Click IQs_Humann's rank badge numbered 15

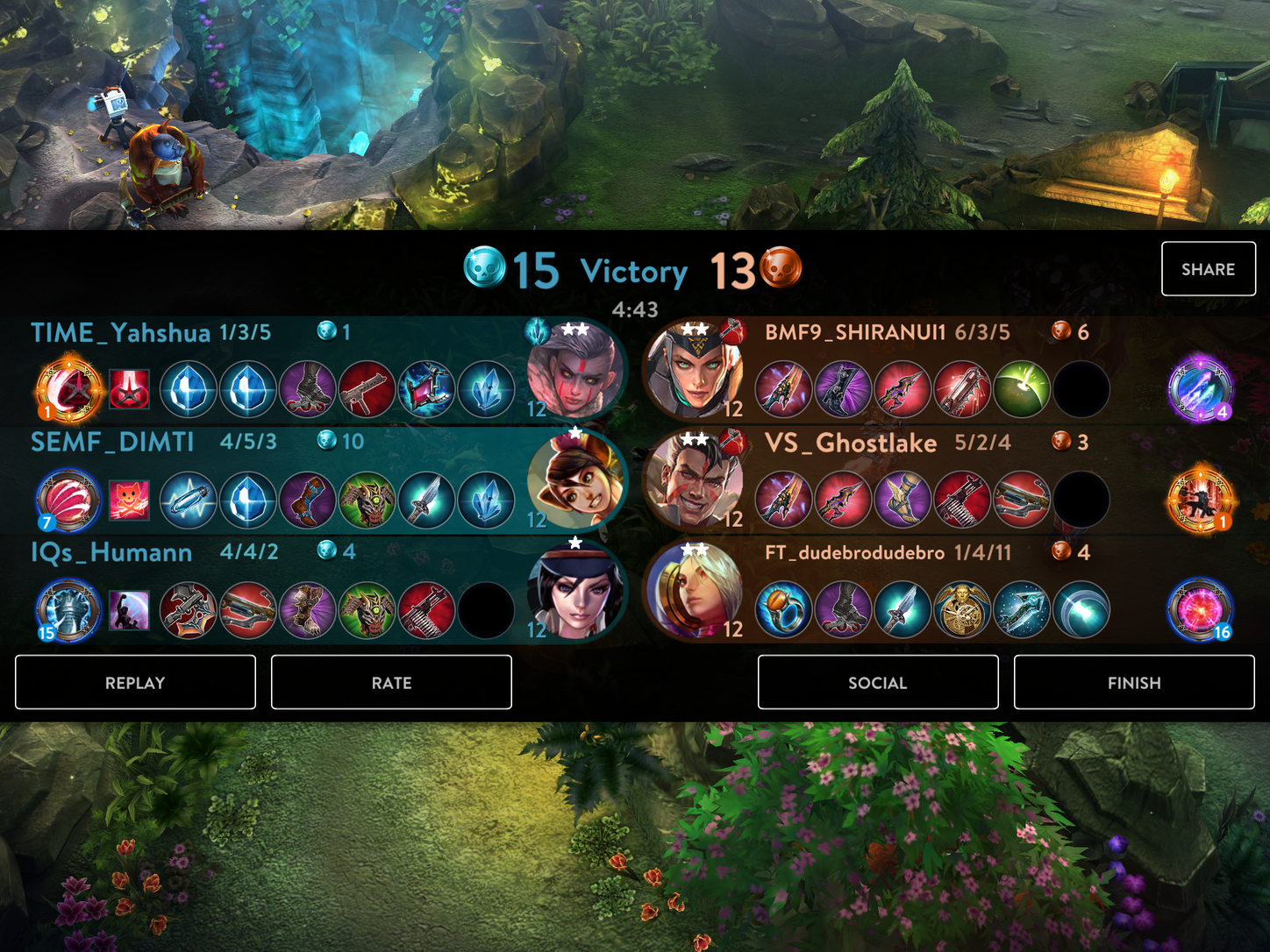68,609
